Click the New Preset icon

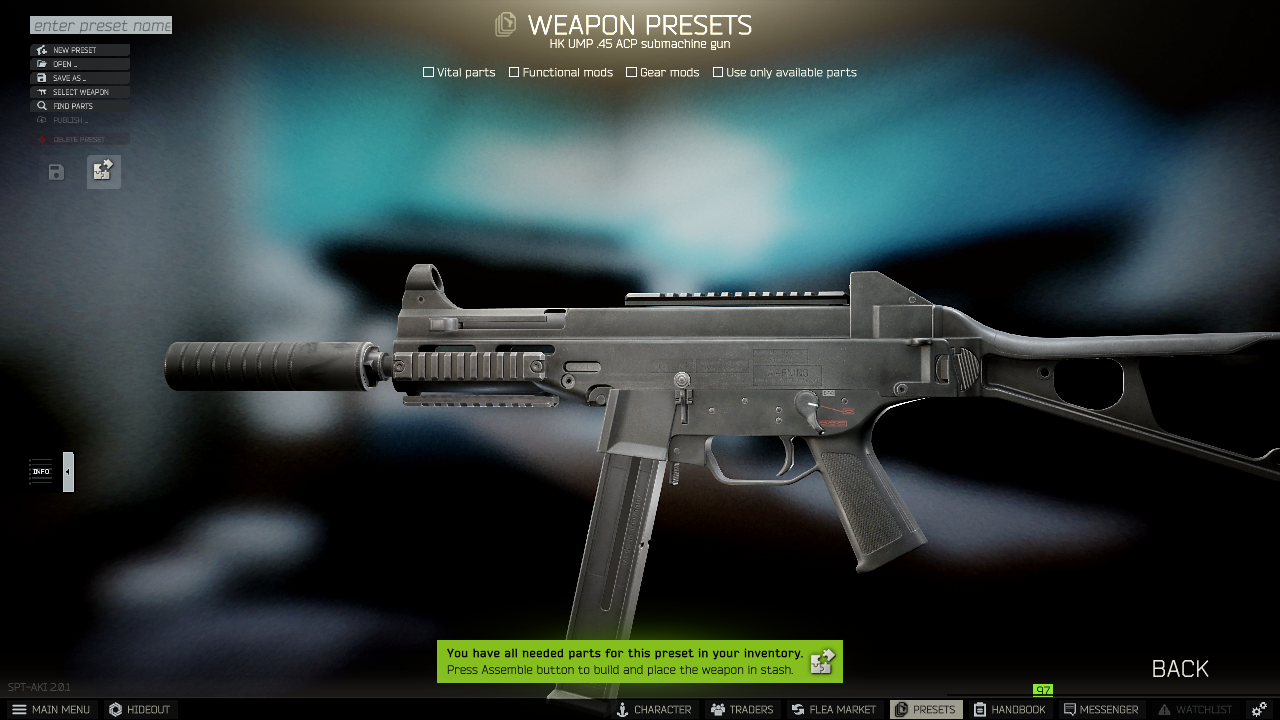click(40, 49)
